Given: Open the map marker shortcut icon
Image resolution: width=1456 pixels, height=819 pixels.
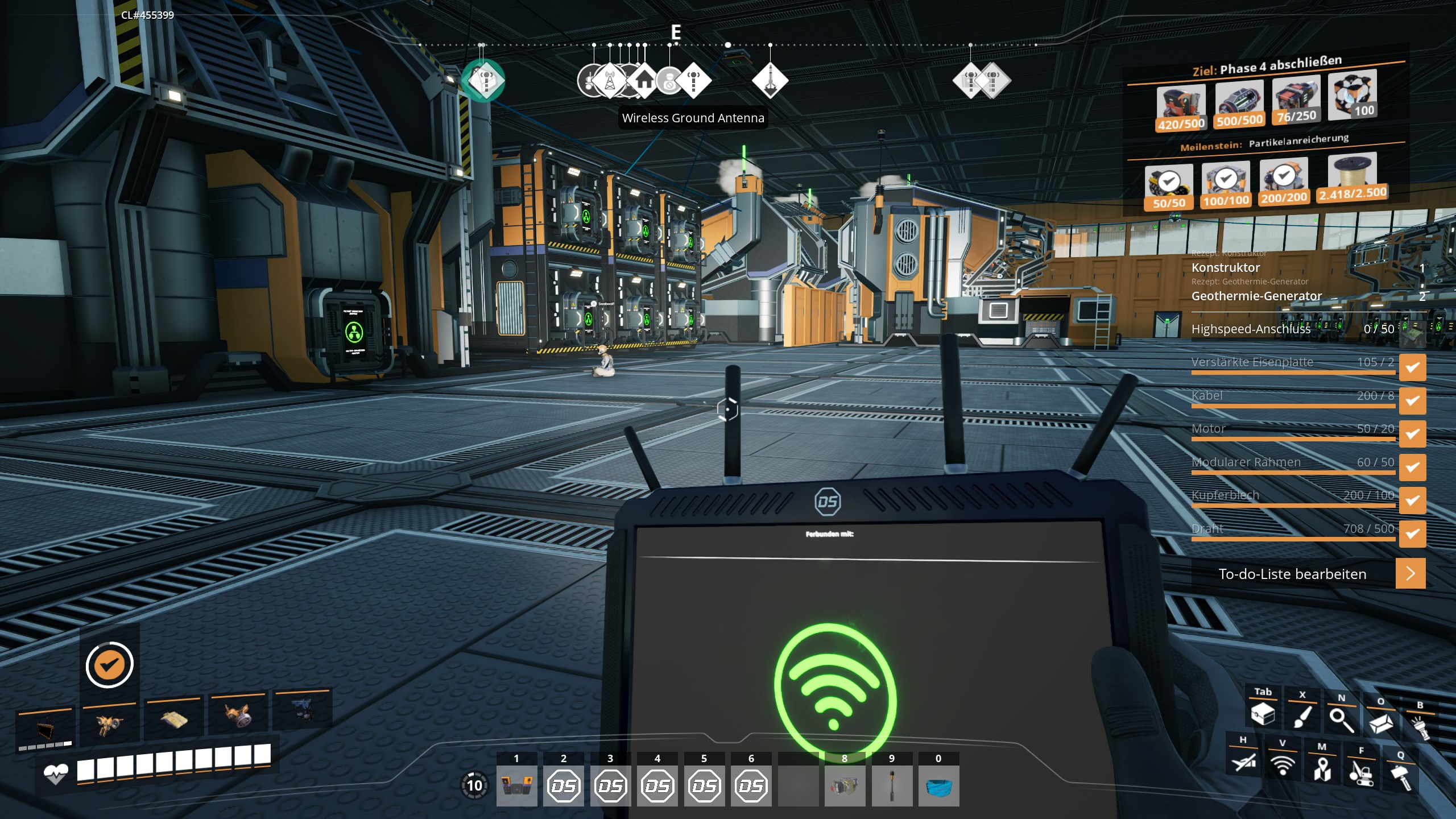Looking at the screenshot, I should click(1322, 768).
